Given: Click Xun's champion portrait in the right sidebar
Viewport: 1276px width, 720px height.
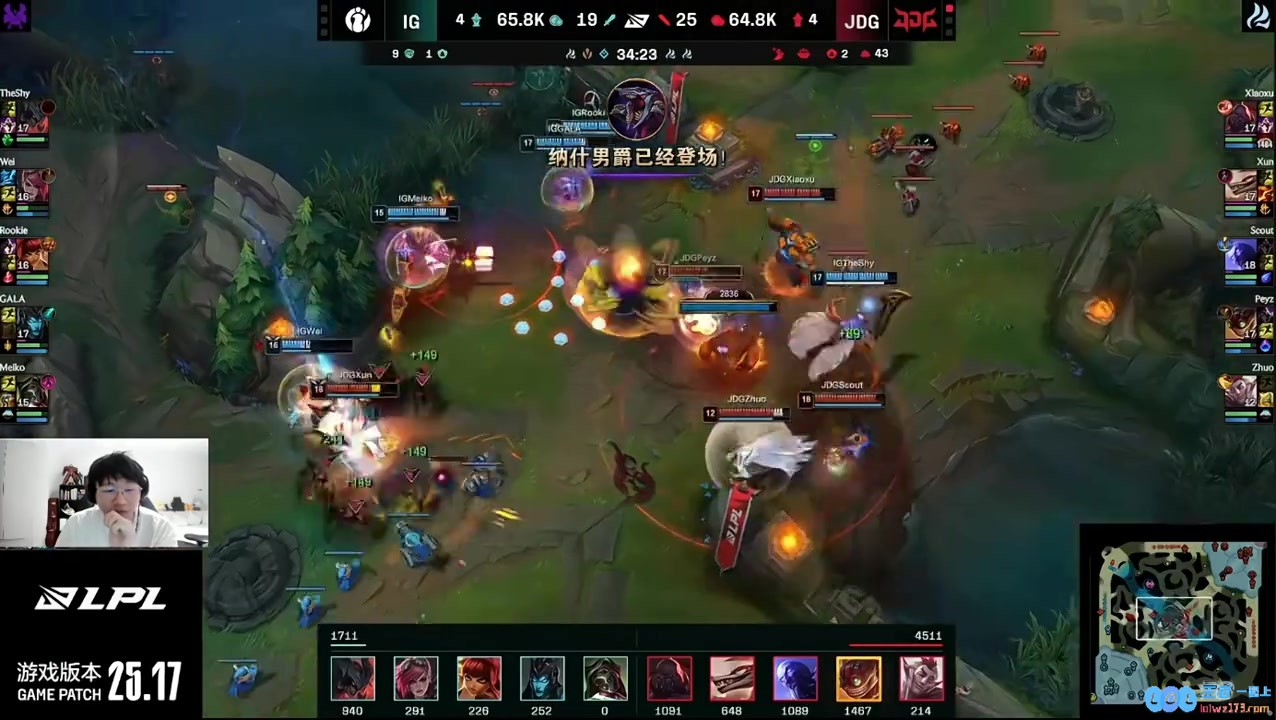Looking at the screenshot, I should 1242,185.
